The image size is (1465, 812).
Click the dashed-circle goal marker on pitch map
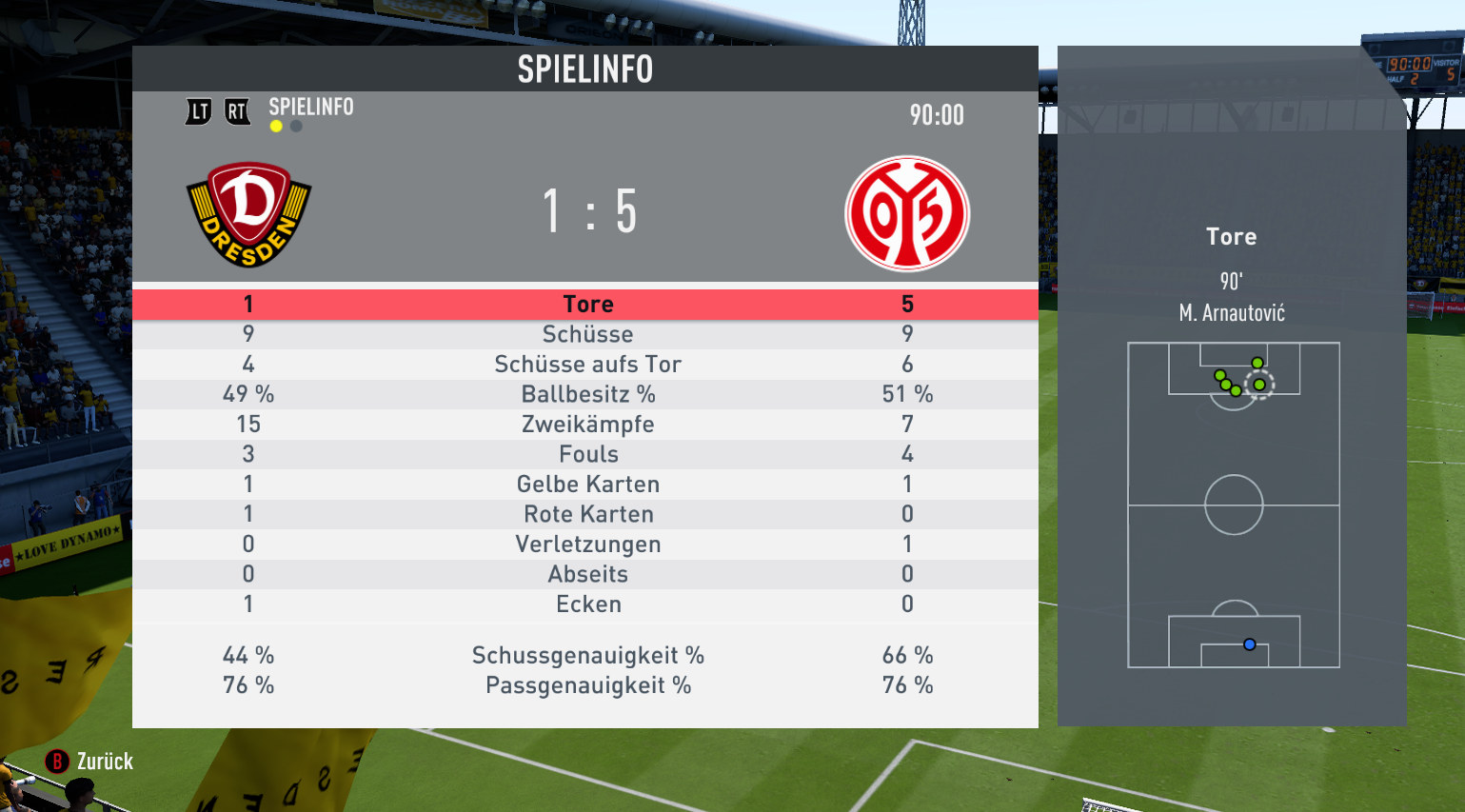1259,385
